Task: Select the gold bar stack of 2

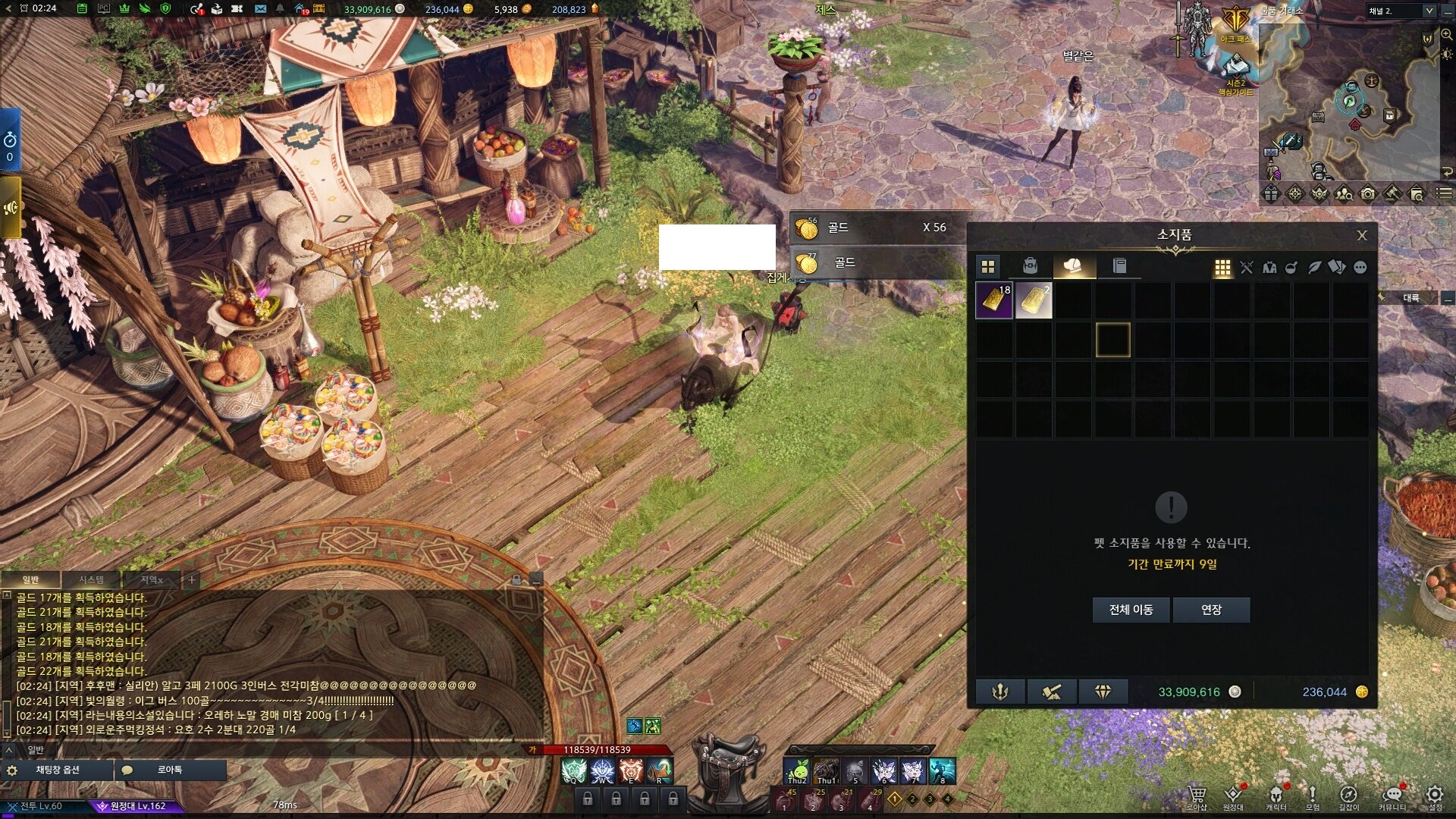Action: tap(1034, 300)
